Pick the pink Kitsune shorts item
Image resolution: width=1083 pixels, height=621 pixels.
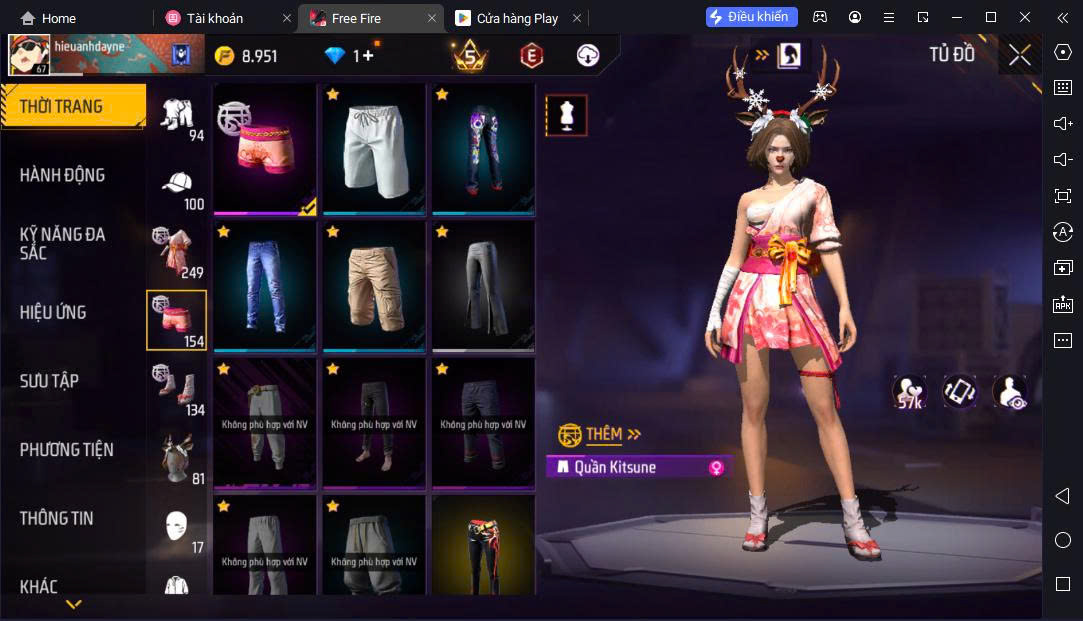(x=264, y=149)
